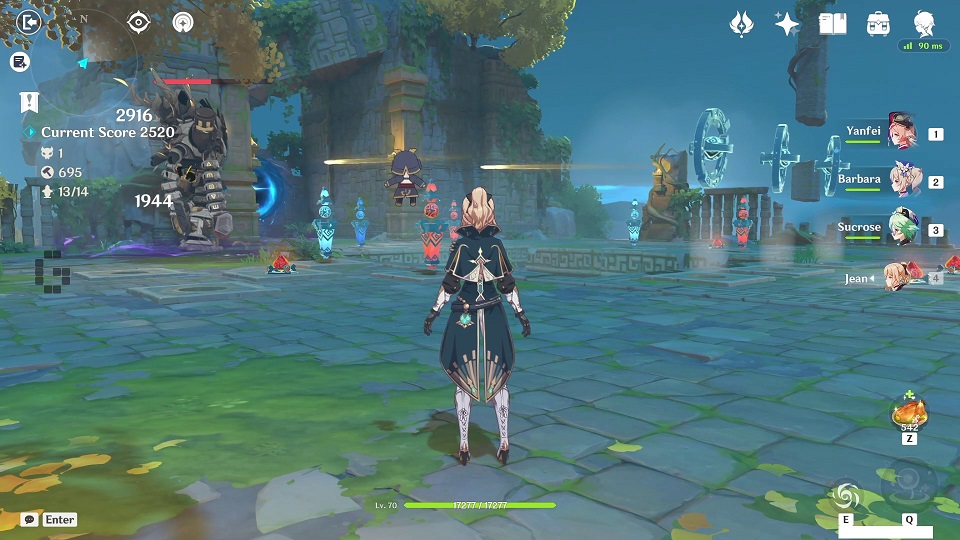Open the Wish menu winged icon
This screenshot has width=960, height=540.
click(741, 24)
